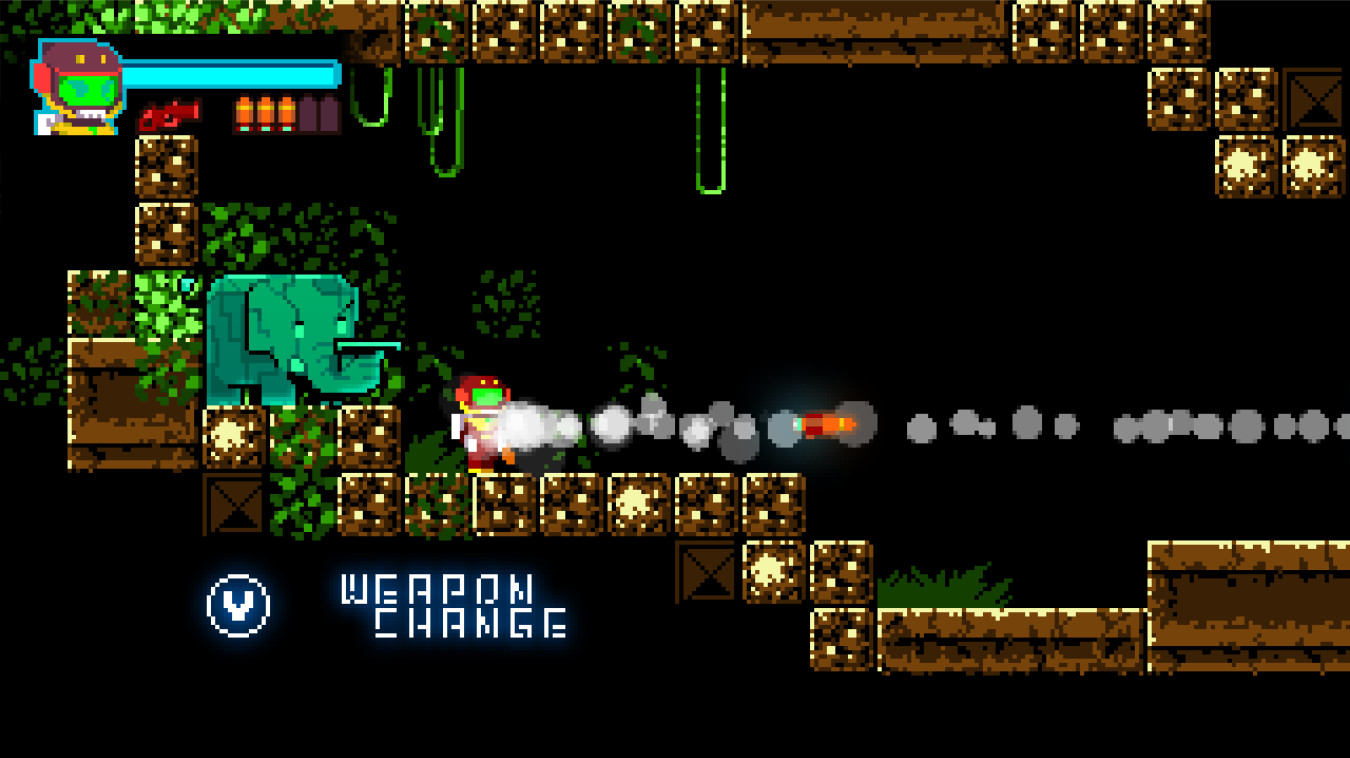The image size is (1350, 758).
Task: Select the red blunderbuss weapon icon in the HUD
Action: (170, 114)
